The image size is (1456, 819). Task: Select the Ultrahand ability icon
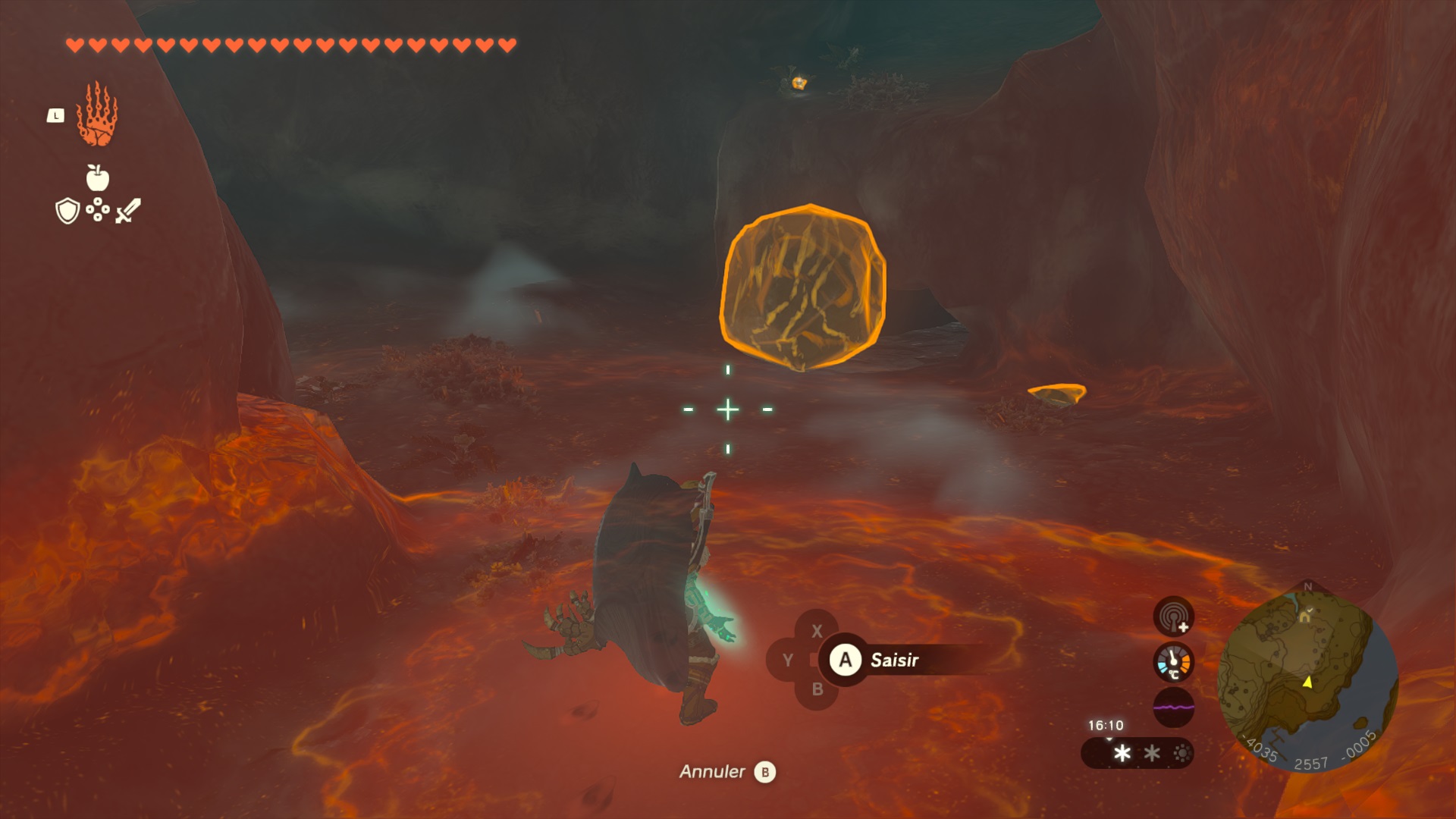click(97, 115)
